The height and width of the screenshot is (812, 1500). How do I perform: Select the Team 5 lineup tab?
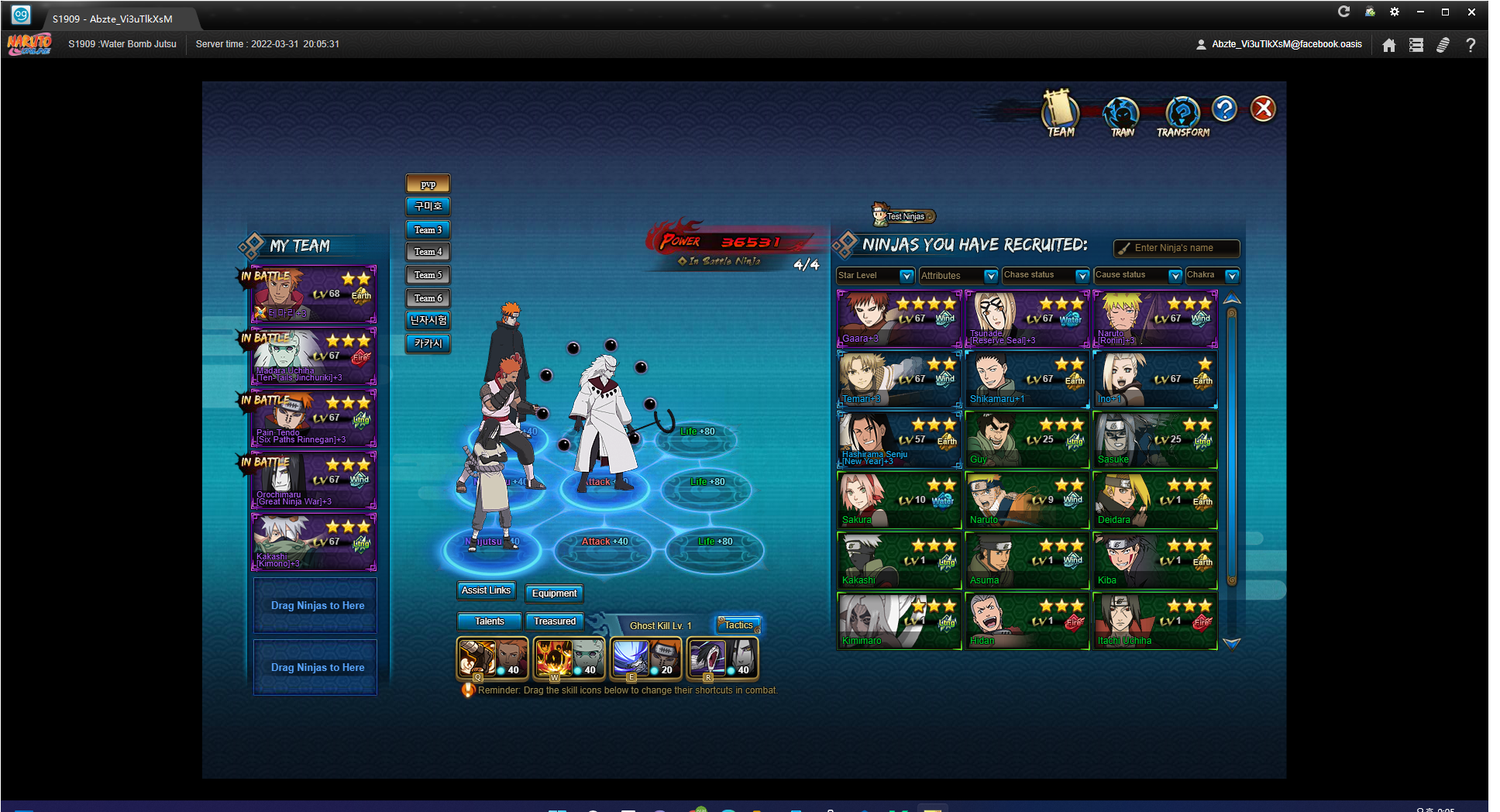coord(428,275)
